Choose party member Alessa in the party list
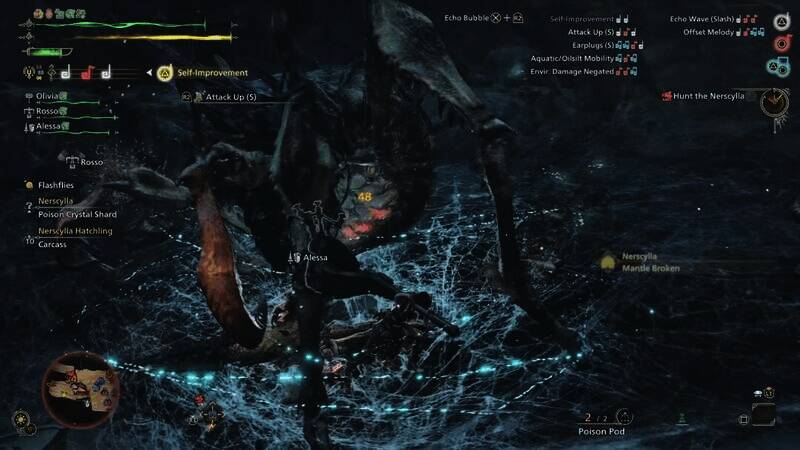Image resolution: width=800 pixels, height=450 pixels. tap(46, 127)
